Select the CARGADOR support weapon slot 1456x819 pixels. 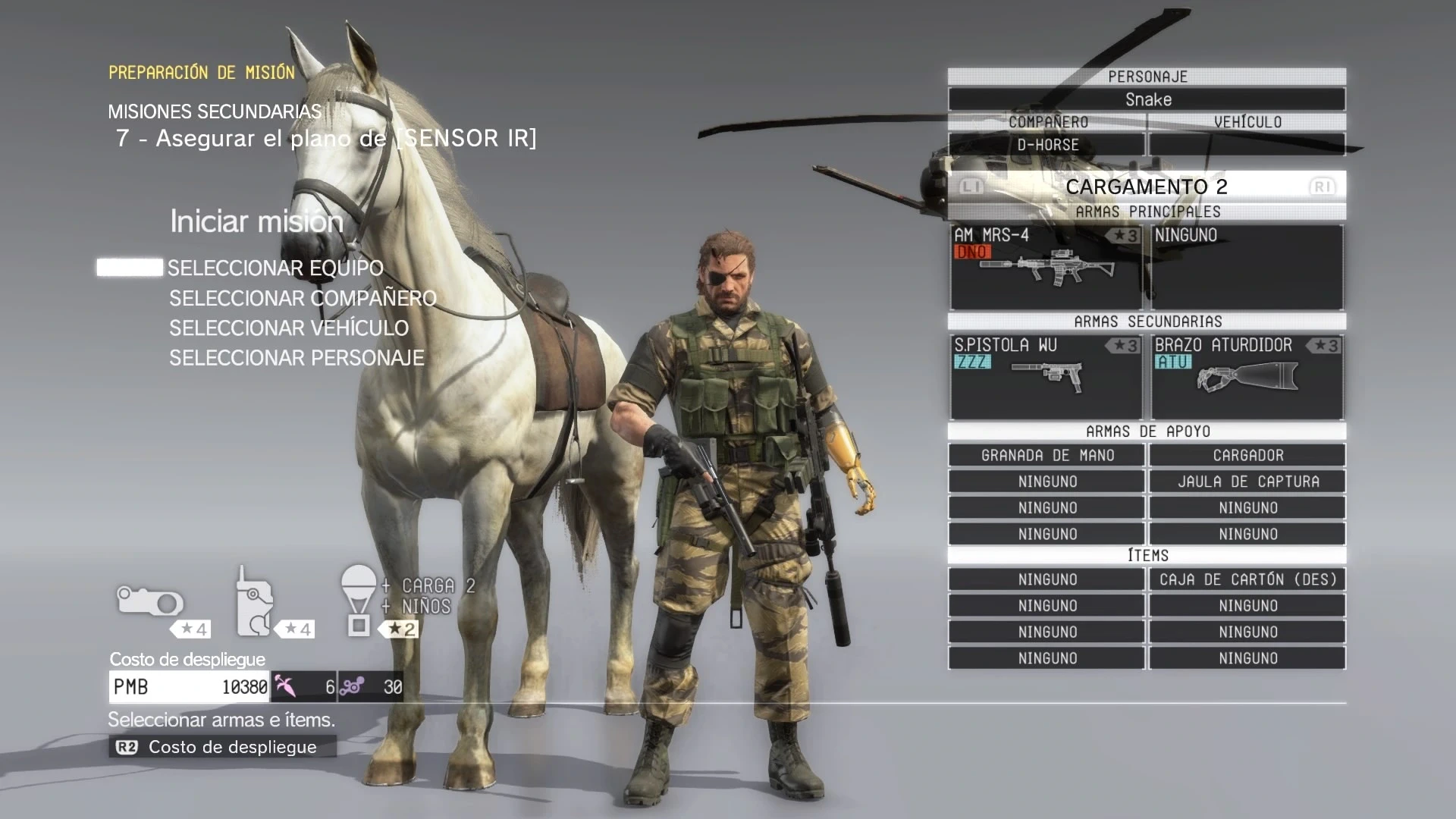tap(1247, 456)
